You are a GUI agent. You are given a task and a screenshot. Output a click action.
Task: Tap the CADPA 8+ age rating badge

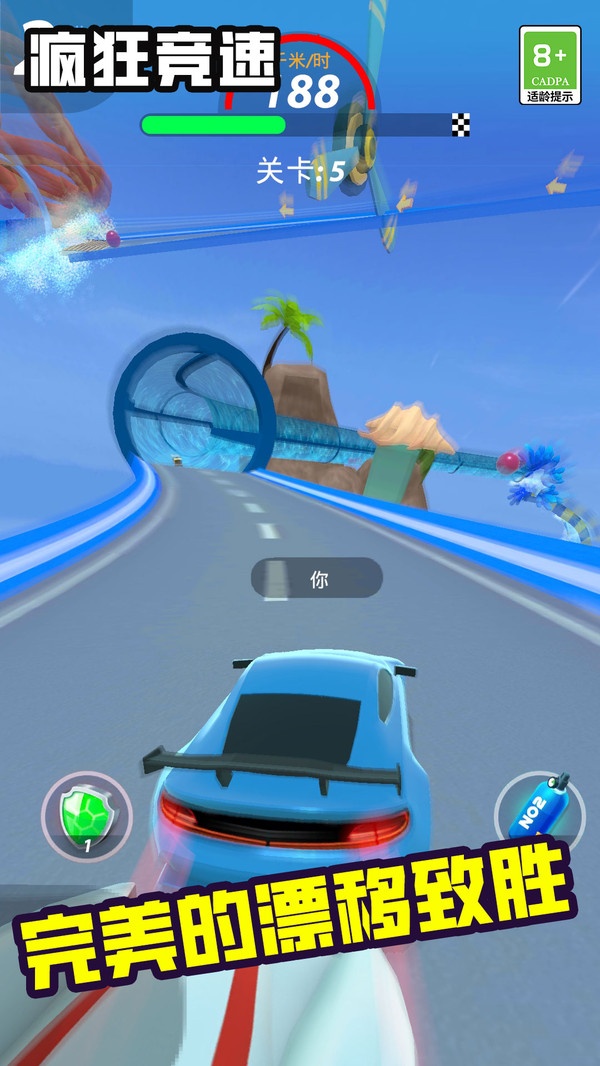[x=550, y=65]
